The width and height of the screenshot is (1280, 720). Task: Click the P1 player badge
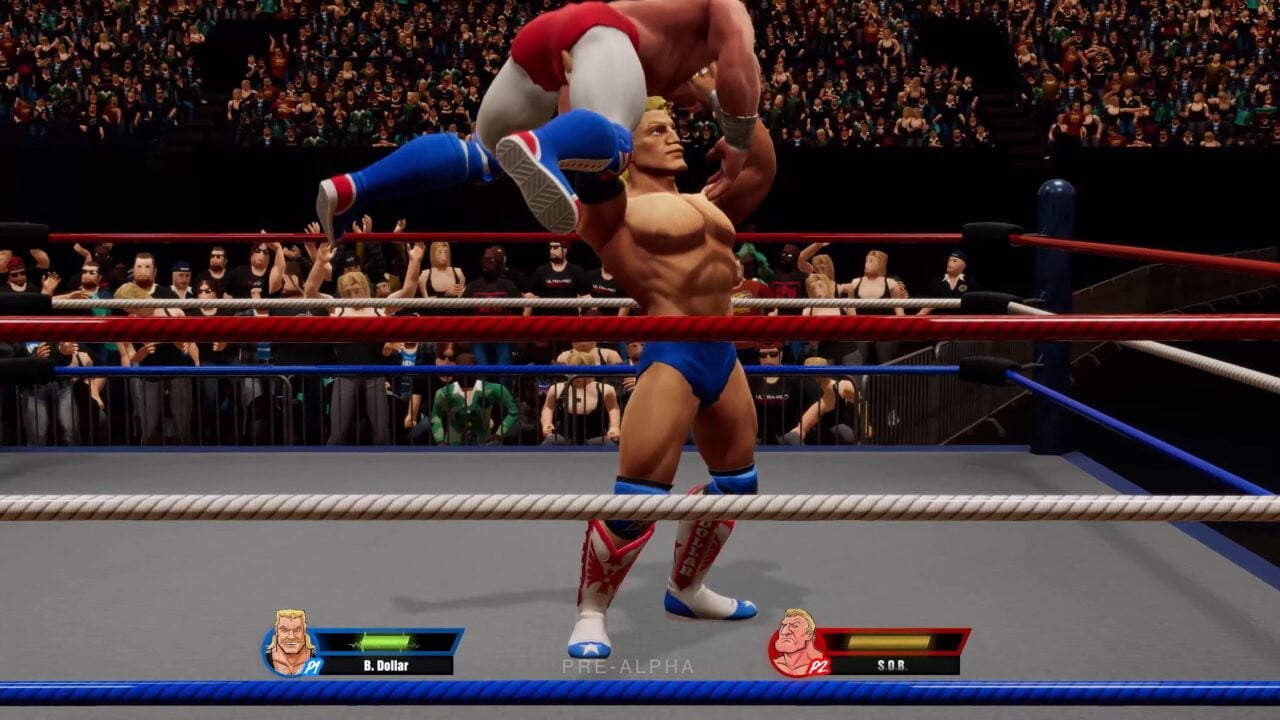pyautogui.click(x=312, y=666)
